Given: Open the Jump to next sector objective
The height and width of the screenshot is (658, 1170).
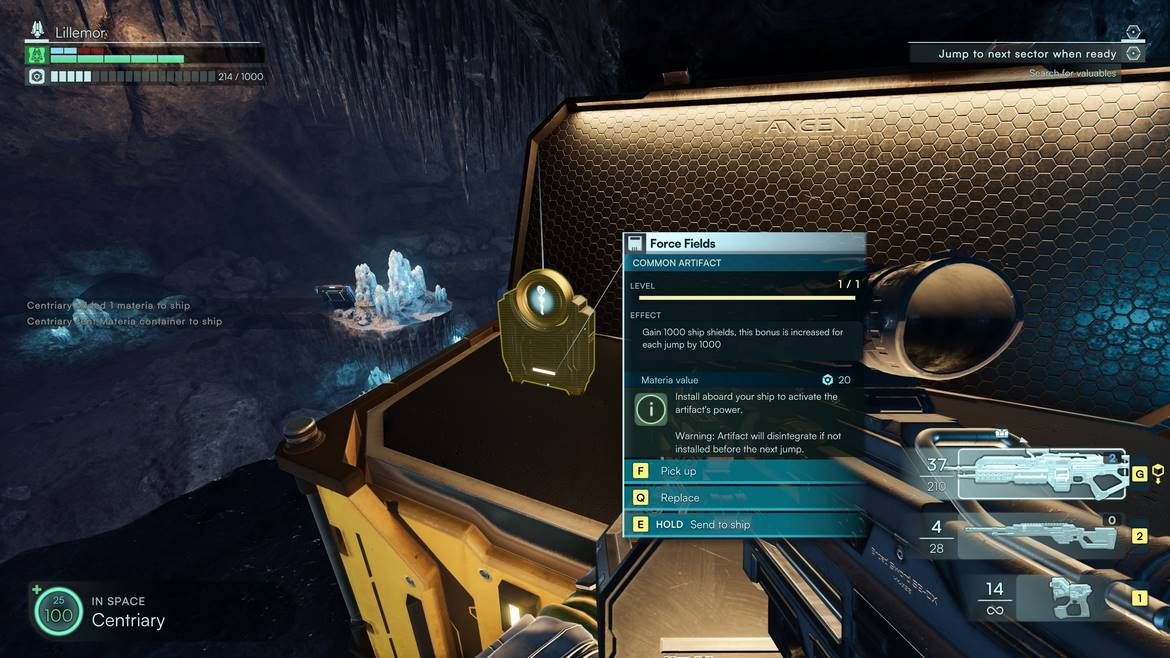Looking at the screenshot, I should click(x=1027, y=54).
